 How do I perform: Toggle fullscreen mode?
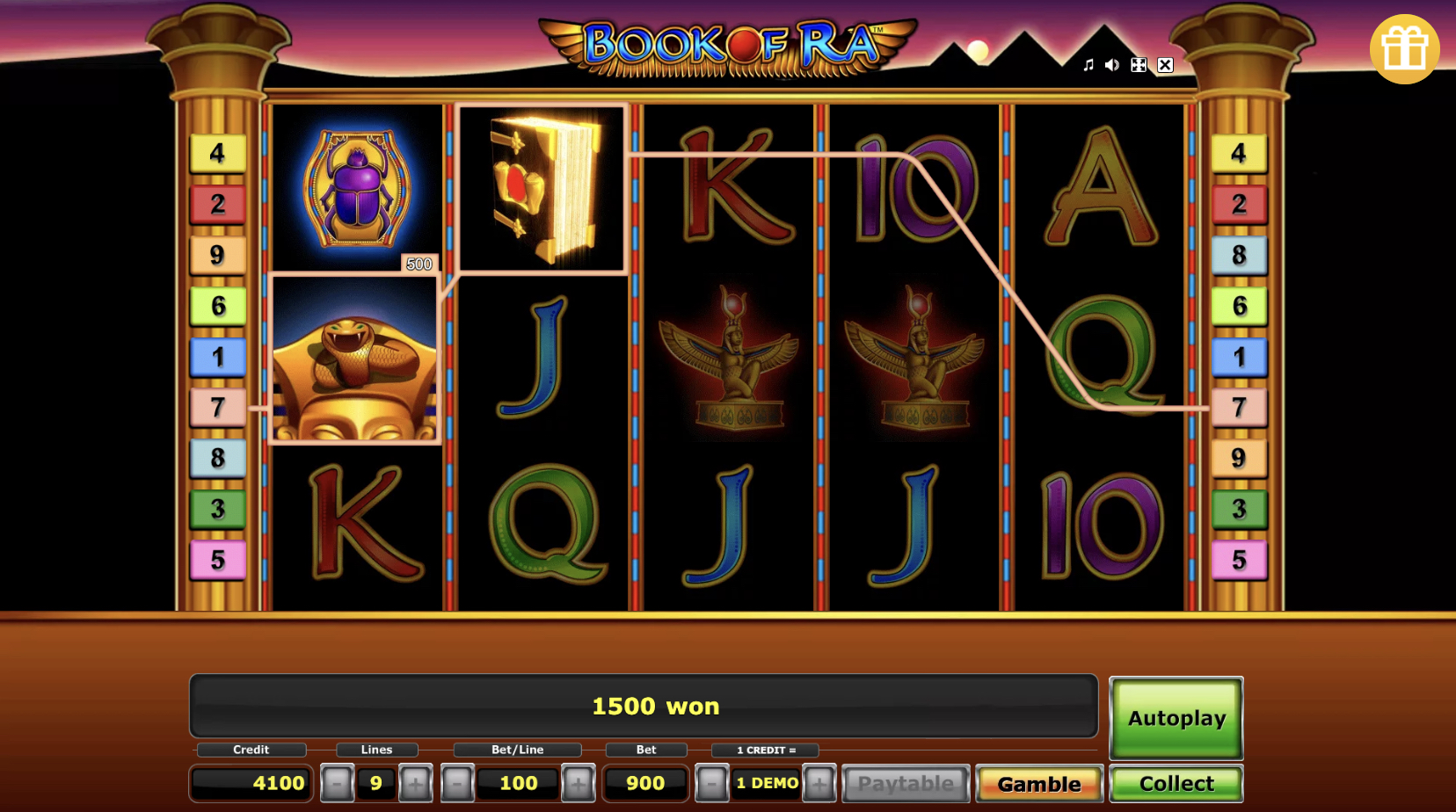tap(1138, 64)
